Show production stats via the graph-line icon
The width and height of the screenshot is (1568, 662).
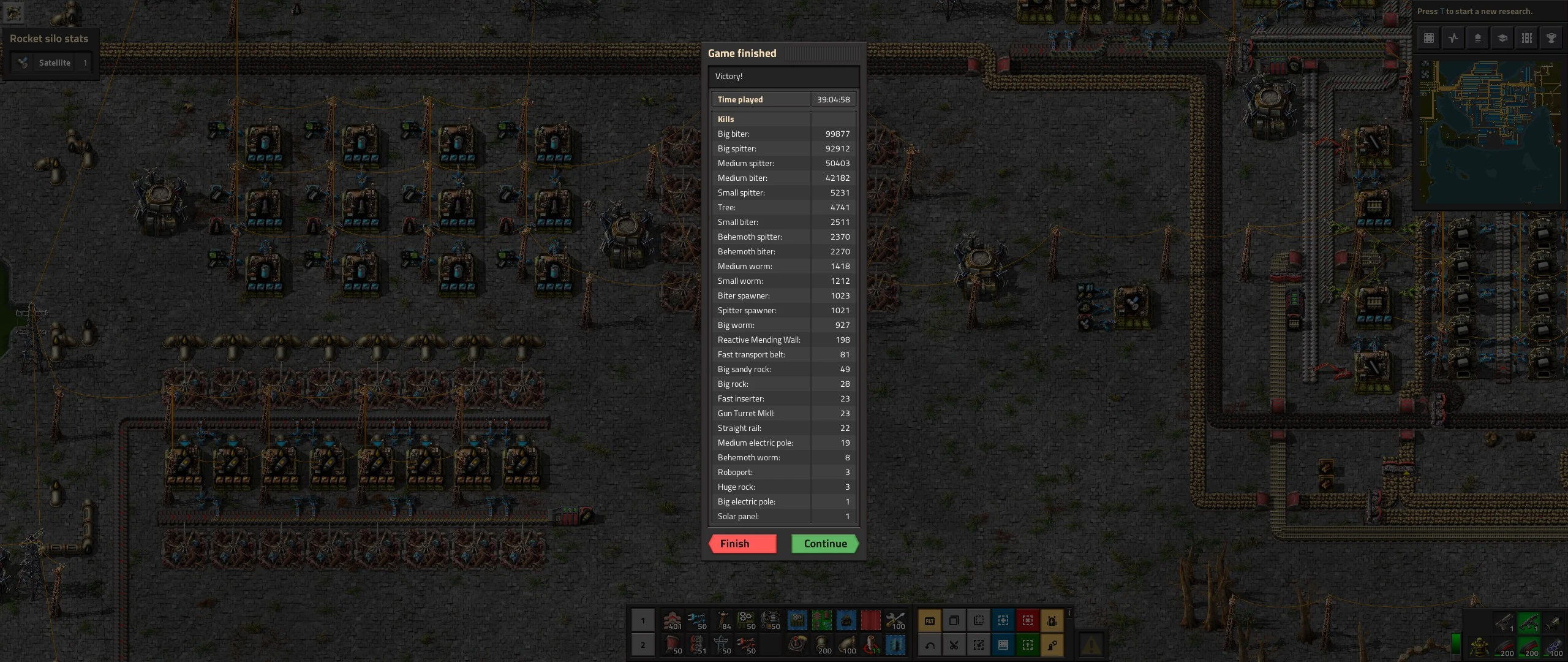[1453, 38]
